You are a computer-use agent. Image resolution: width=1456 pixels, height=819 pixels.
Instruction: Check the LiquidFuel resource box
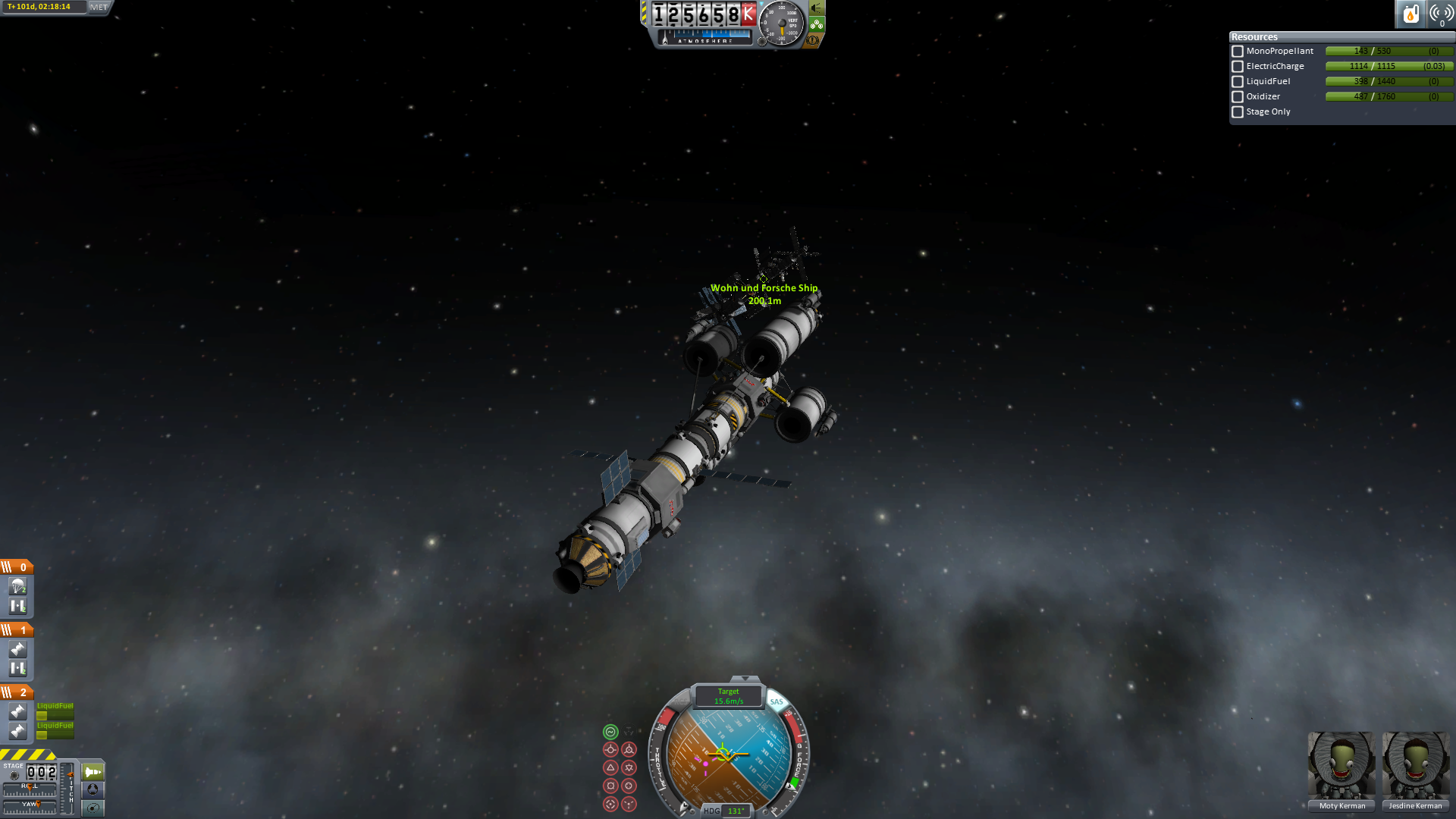1238,82
